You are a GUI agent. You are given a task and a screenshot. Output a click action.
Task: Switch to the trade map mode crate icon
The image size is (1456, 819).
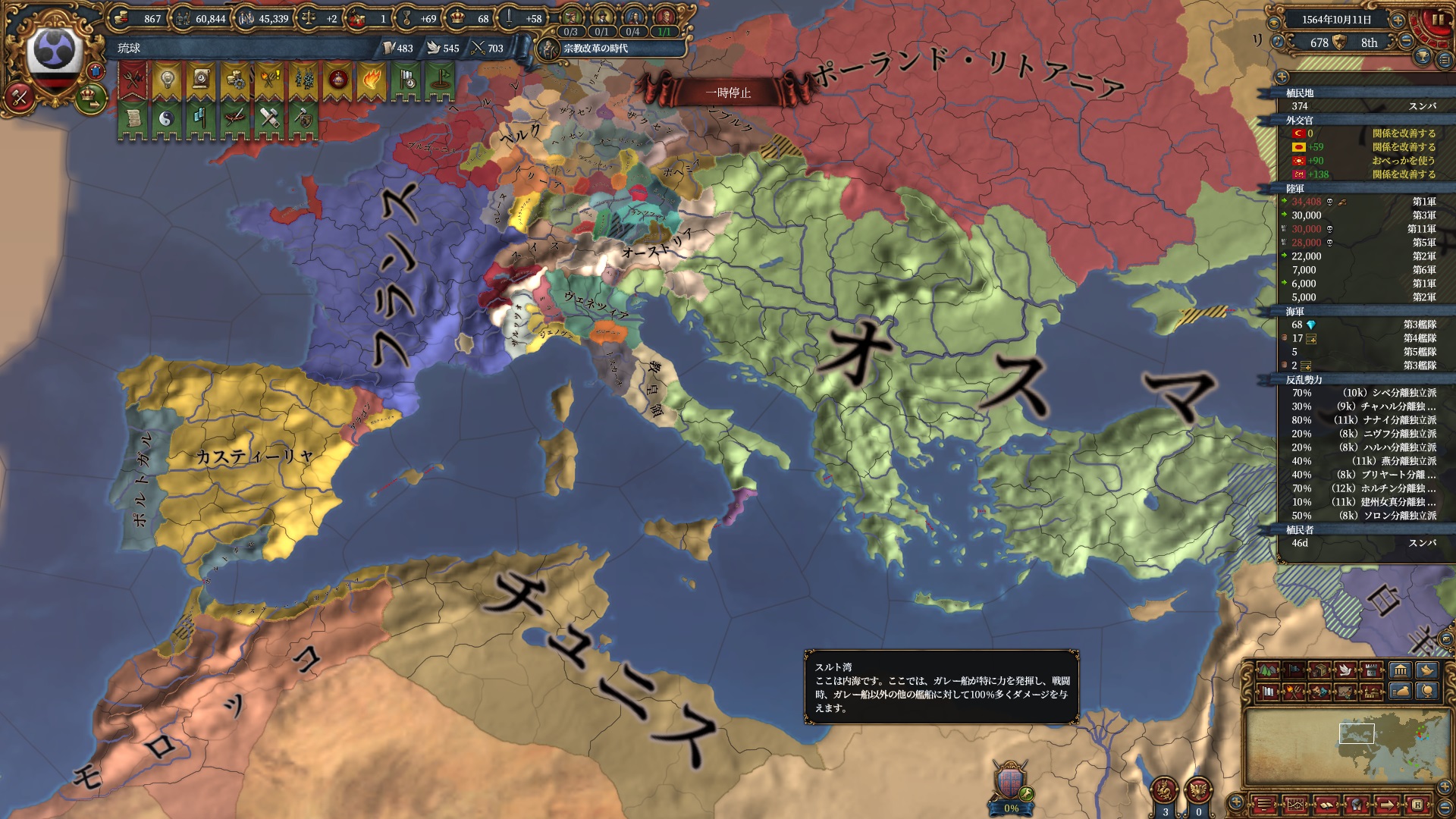(1320, 670)
